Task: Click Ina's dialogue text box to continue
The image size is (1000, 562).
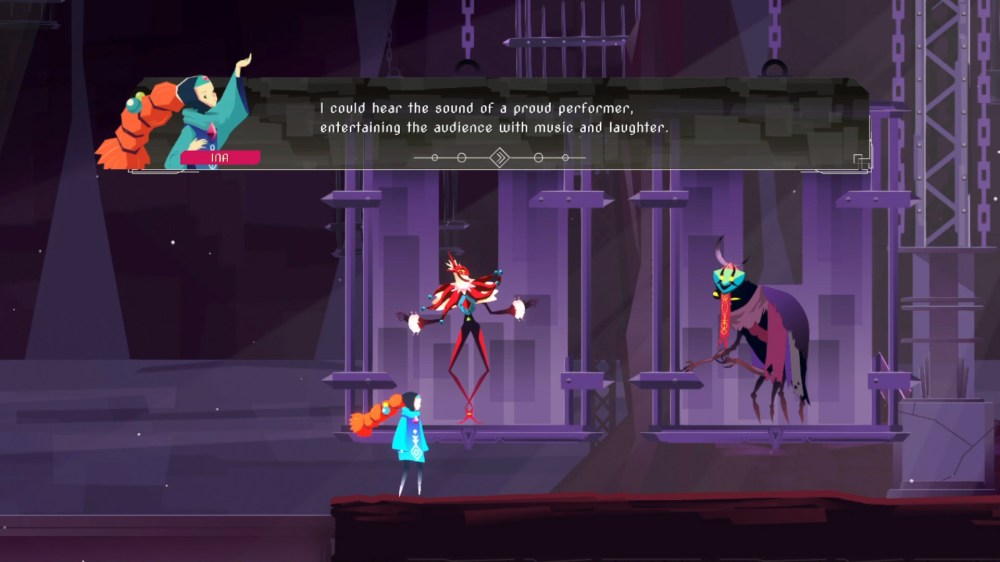Action: pos(560,120)
